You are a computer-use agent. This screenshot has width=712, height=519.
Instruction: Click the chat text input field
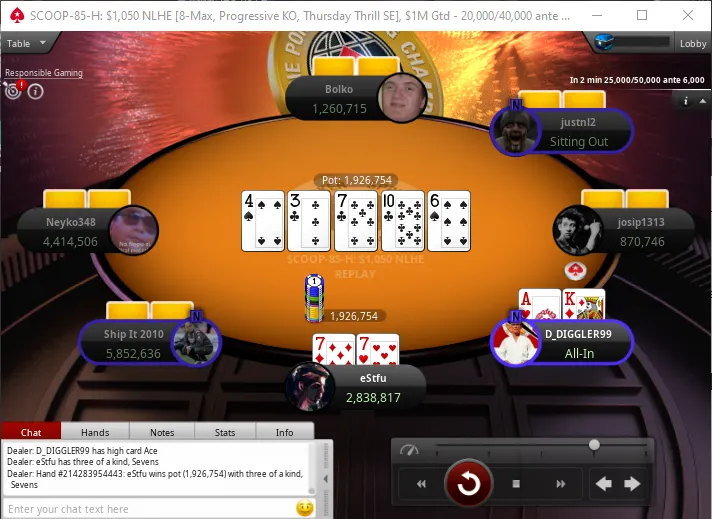pyautogui.click(x=150, y=509)
